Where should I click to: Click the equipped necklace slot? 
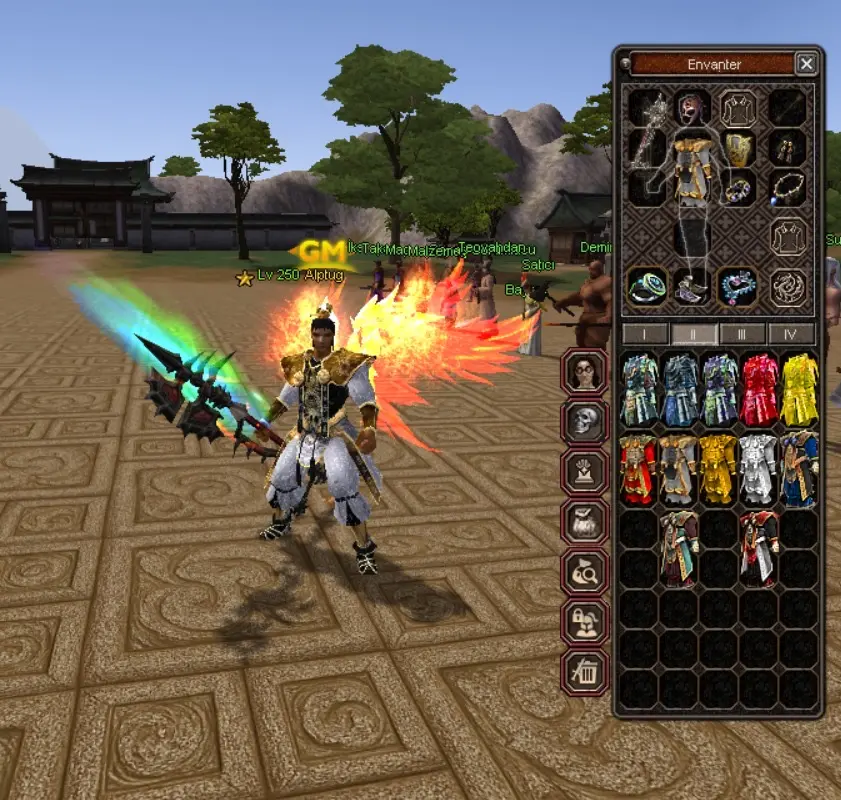[x=788, y=189]
